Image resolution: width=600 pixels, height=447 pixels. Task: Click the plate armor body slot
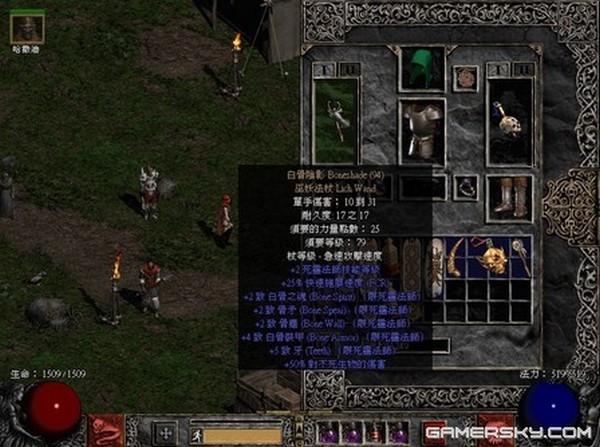click(421, 131)
